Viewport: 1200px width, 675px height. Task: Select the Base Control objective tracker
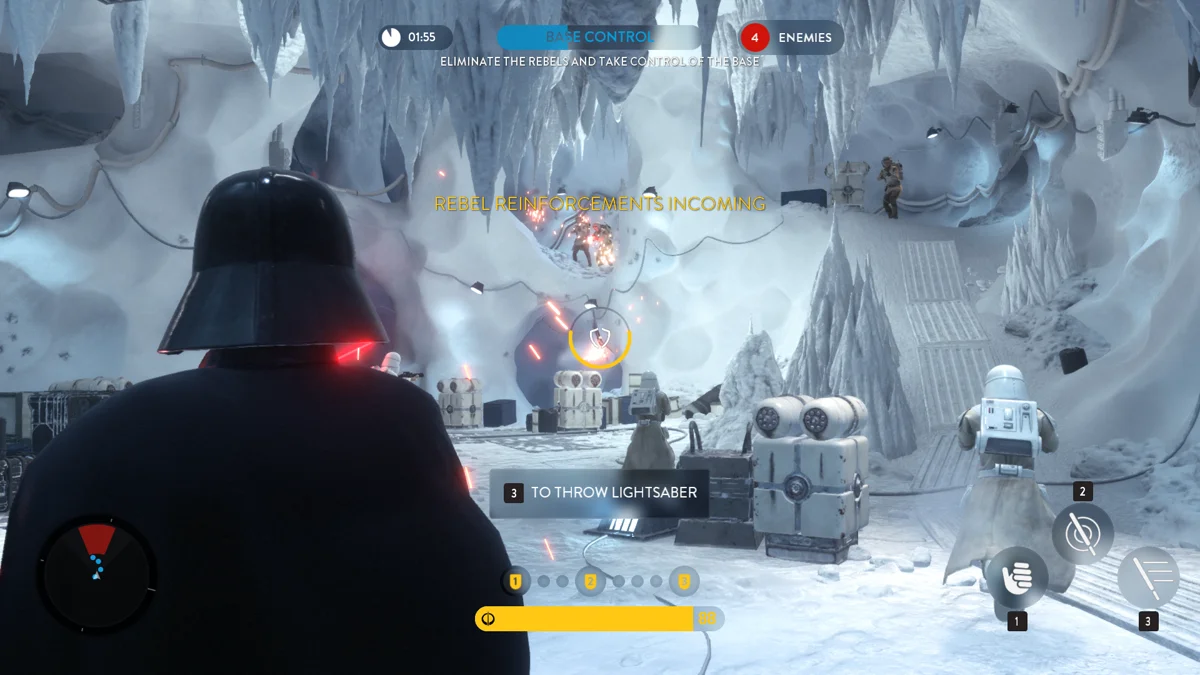point(599,38)
